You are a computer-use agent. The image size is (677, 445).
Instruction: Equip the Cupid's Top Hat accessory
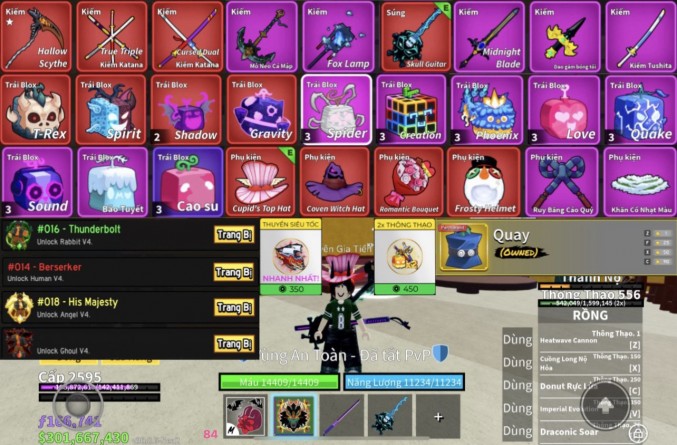click(x=262, y=182)
